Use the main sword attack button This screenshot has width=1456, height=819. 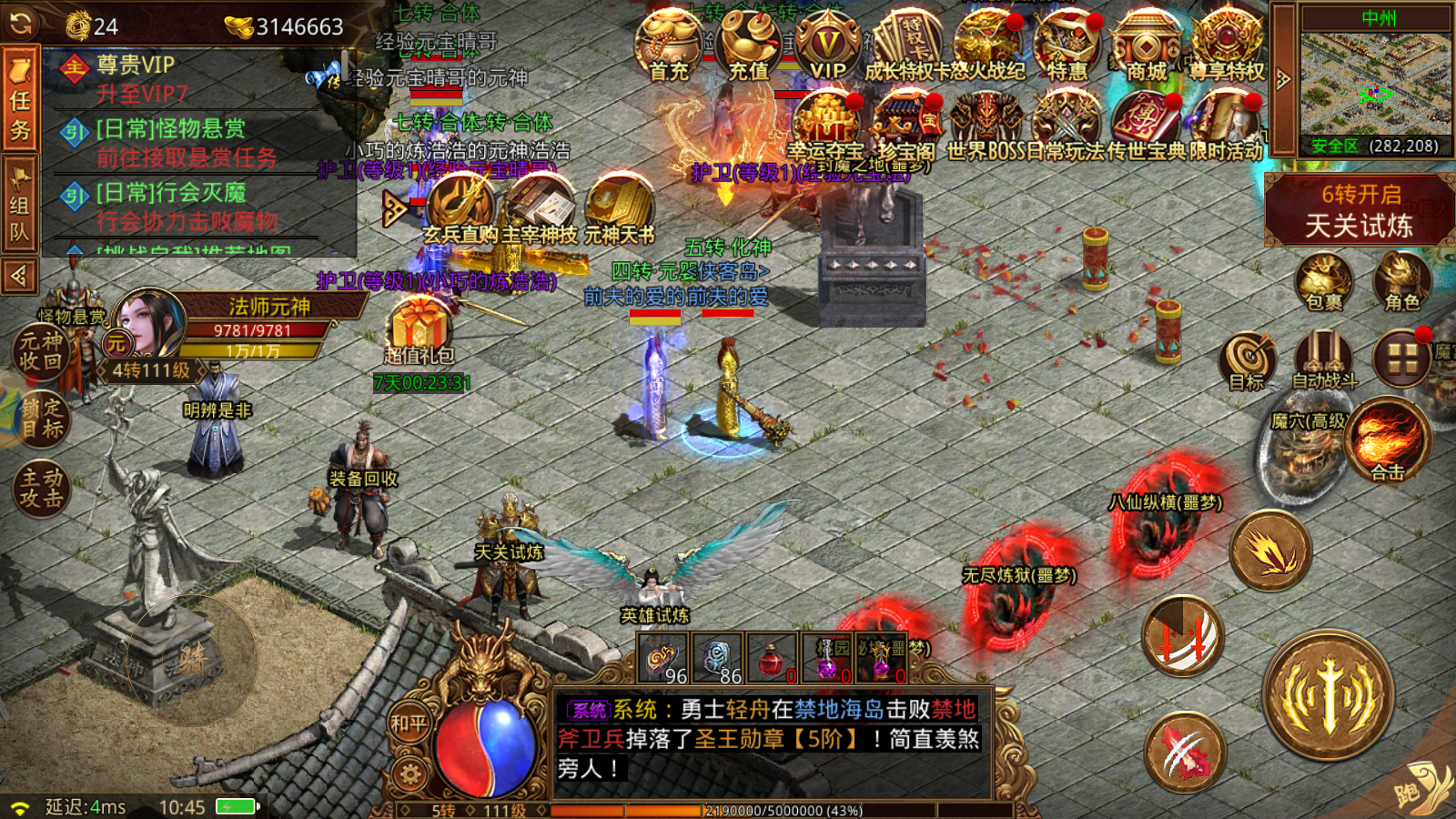1328,696
